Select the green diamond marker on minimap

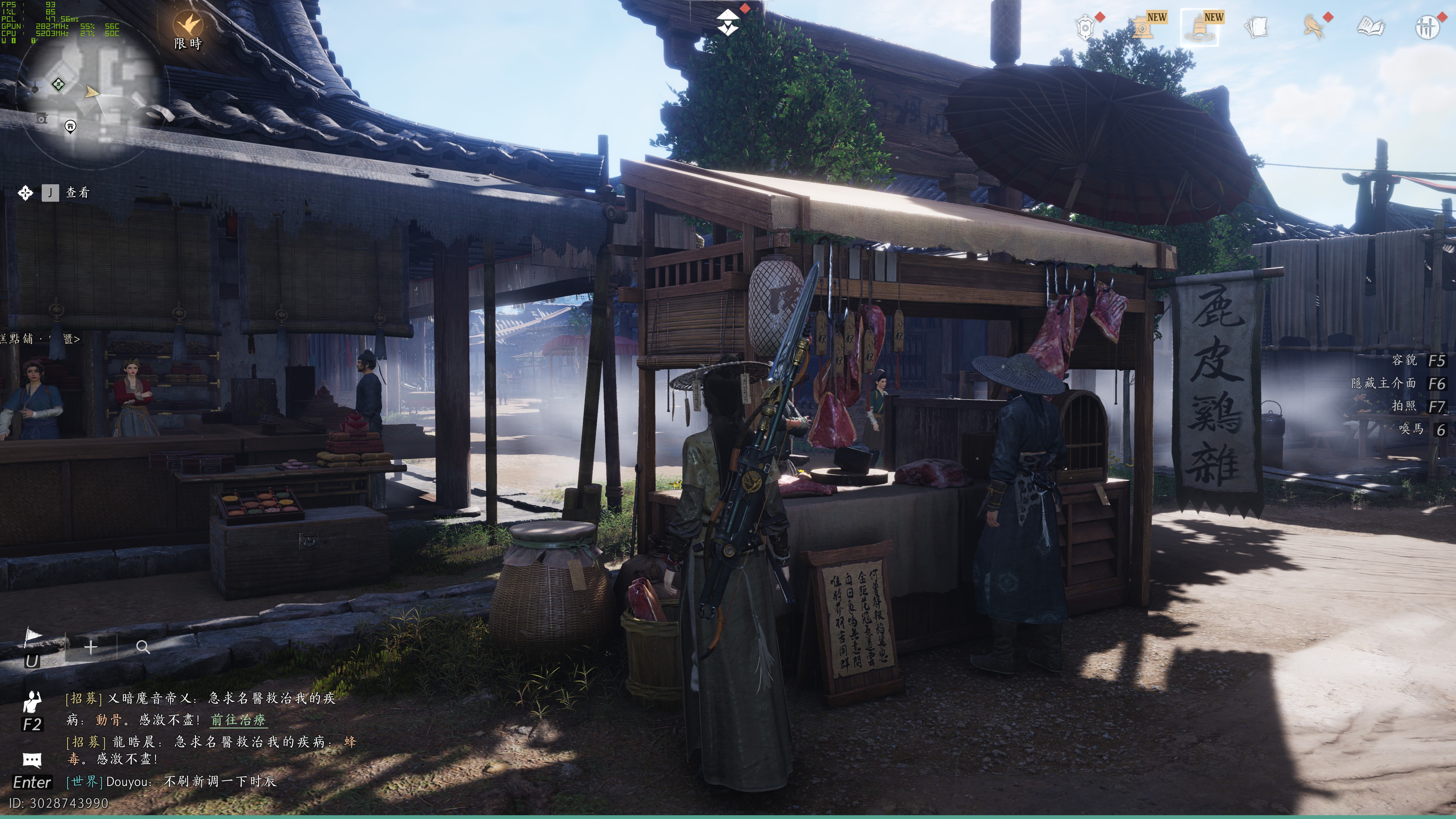click(58, 85)
